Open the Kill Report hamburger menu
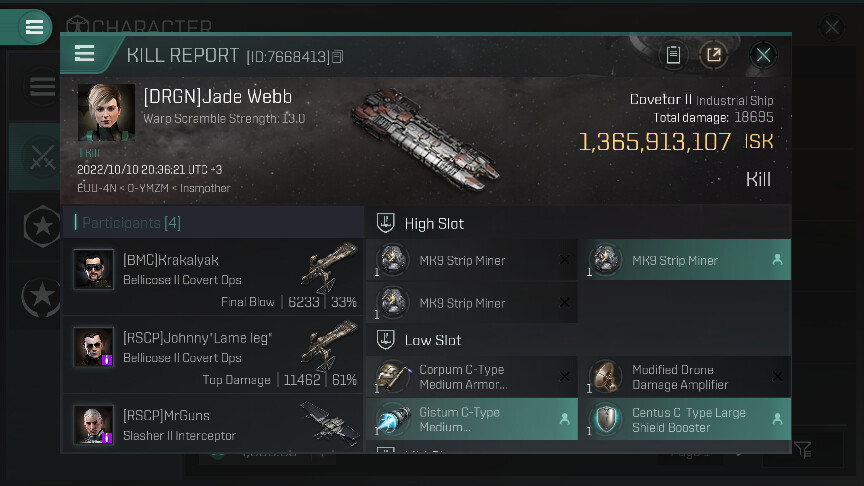Viewport: 864px width, 486px height. 85,54
